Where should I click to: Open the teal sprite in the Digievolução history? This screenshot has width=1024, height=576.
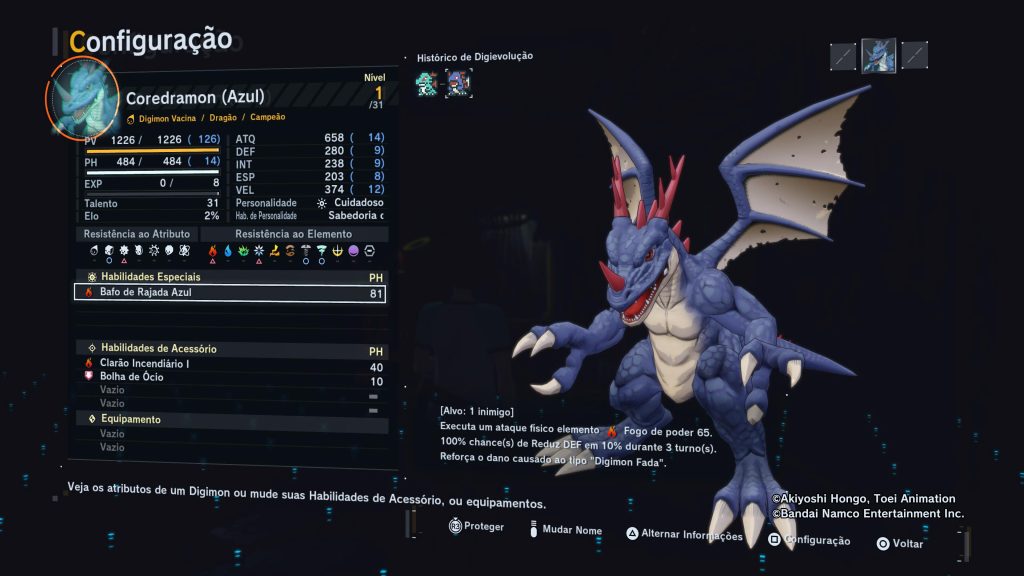[426, 83]
